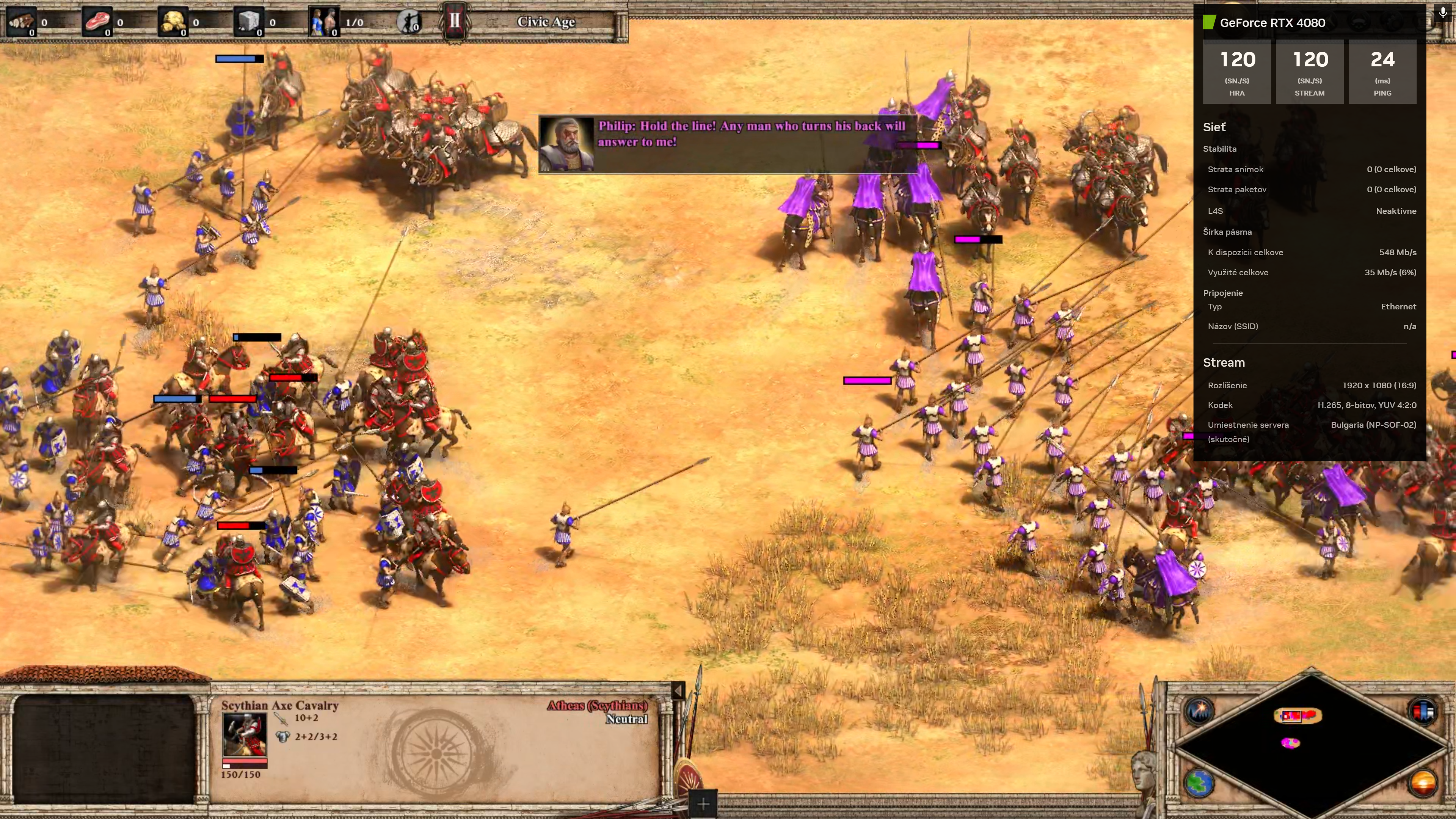1456x819 pixels.
Task: Click the population villagers icon
Action: [x=325, y=22]
